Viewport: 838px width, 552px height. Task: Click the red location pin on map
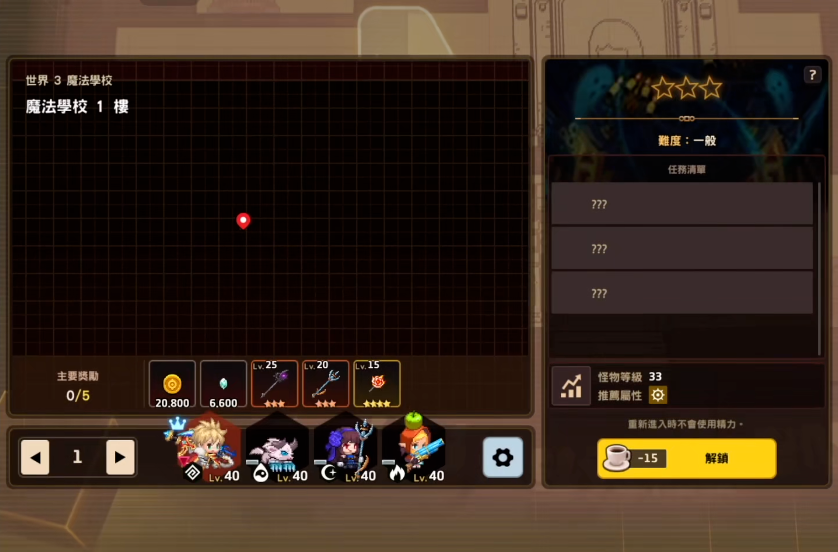coord(243,220)
